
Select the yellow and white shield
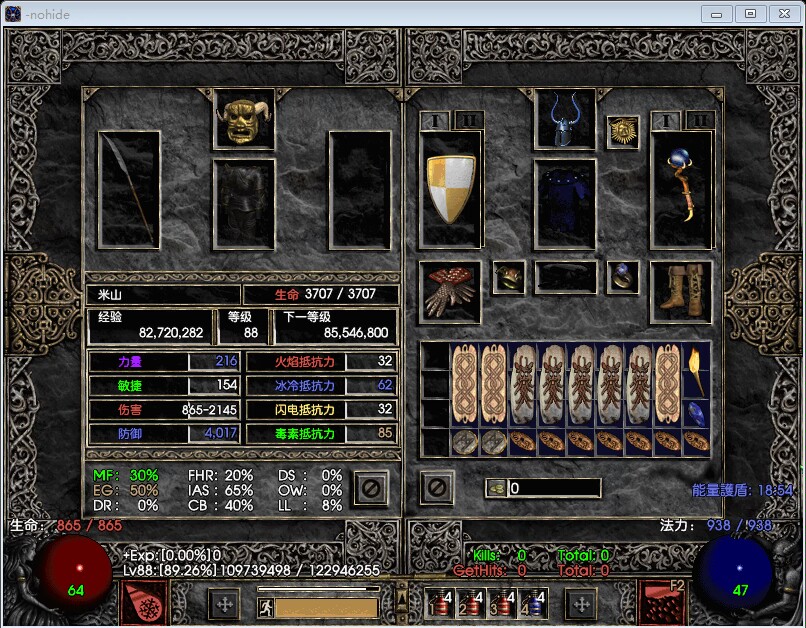(x=451, y=189)
